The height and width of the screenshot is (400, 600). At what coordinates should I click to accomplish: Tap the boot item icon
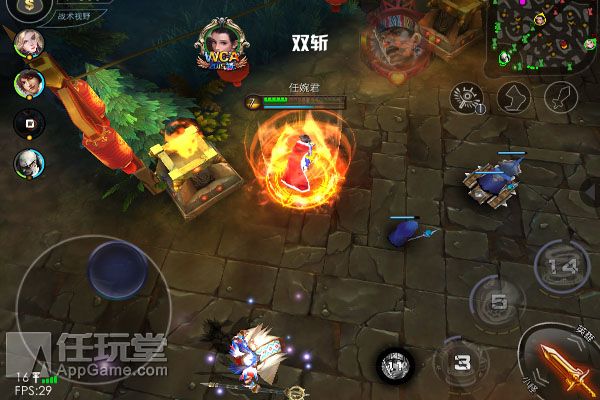point(514,97)
